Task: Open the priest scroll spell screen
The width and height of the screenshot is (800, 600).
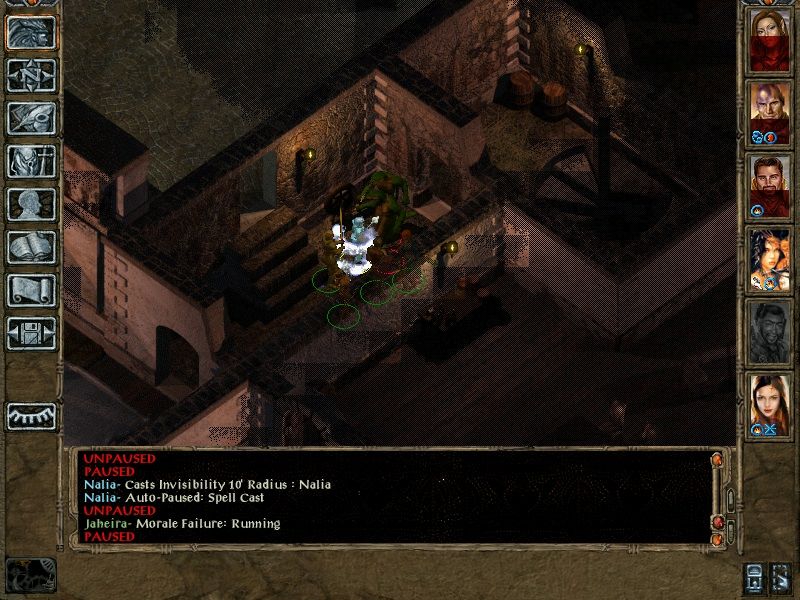Action: point(31,290)
